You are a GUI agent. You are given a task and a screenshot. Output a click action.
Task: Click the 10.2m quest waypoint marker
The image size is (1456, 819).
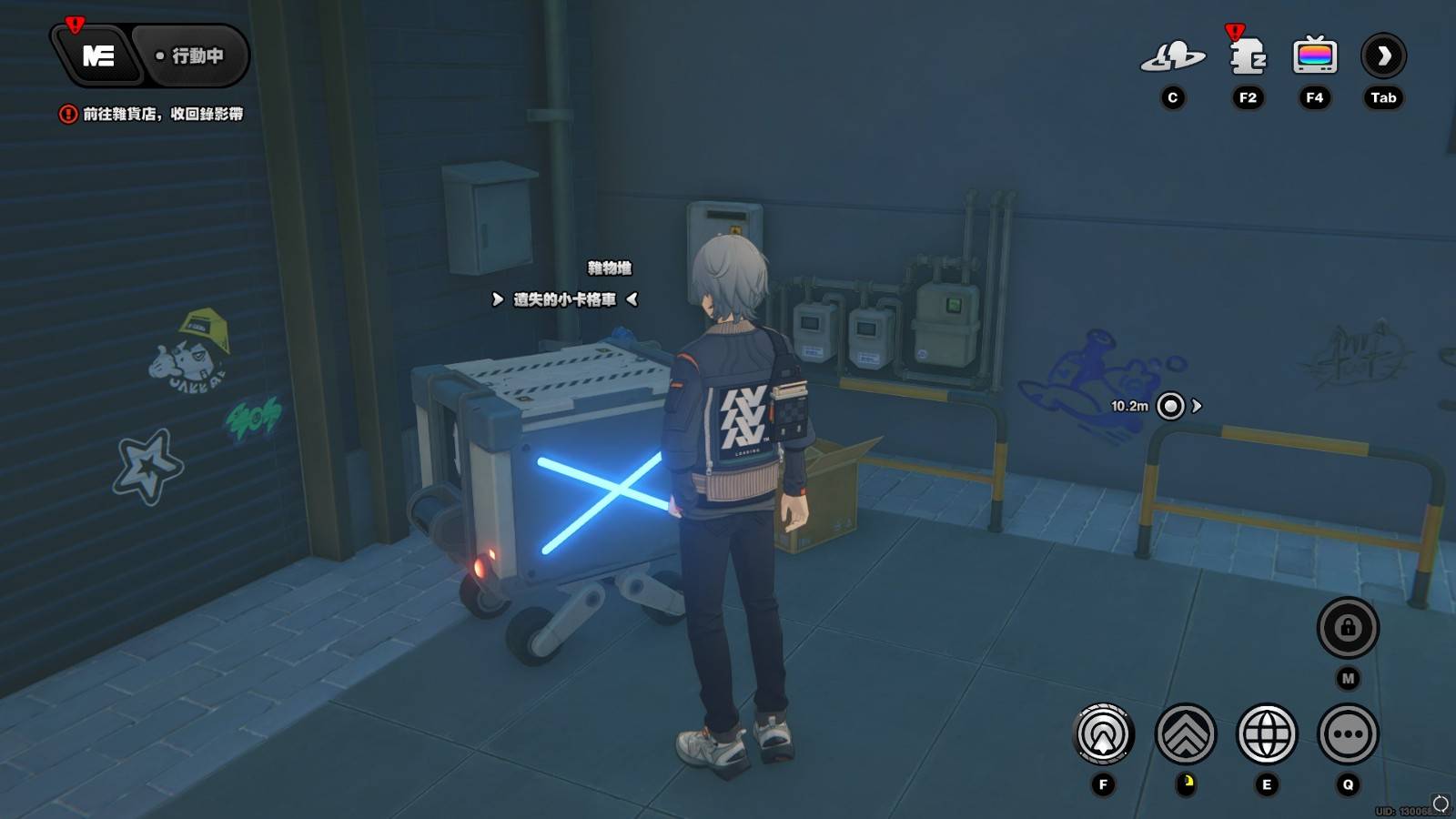click(x=1170, y=406)
